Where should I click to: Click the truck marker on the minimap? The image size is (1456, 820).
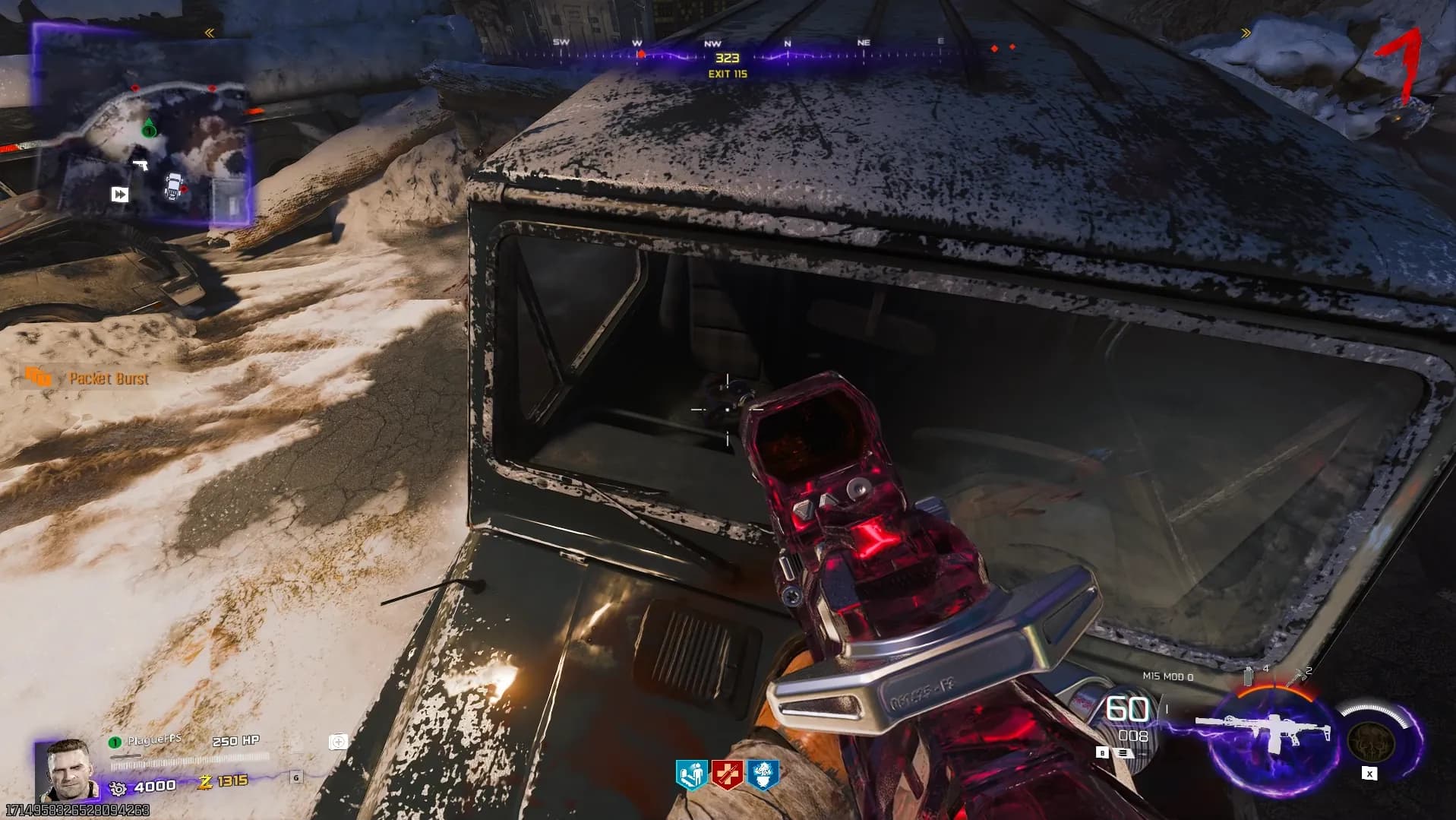174,185
